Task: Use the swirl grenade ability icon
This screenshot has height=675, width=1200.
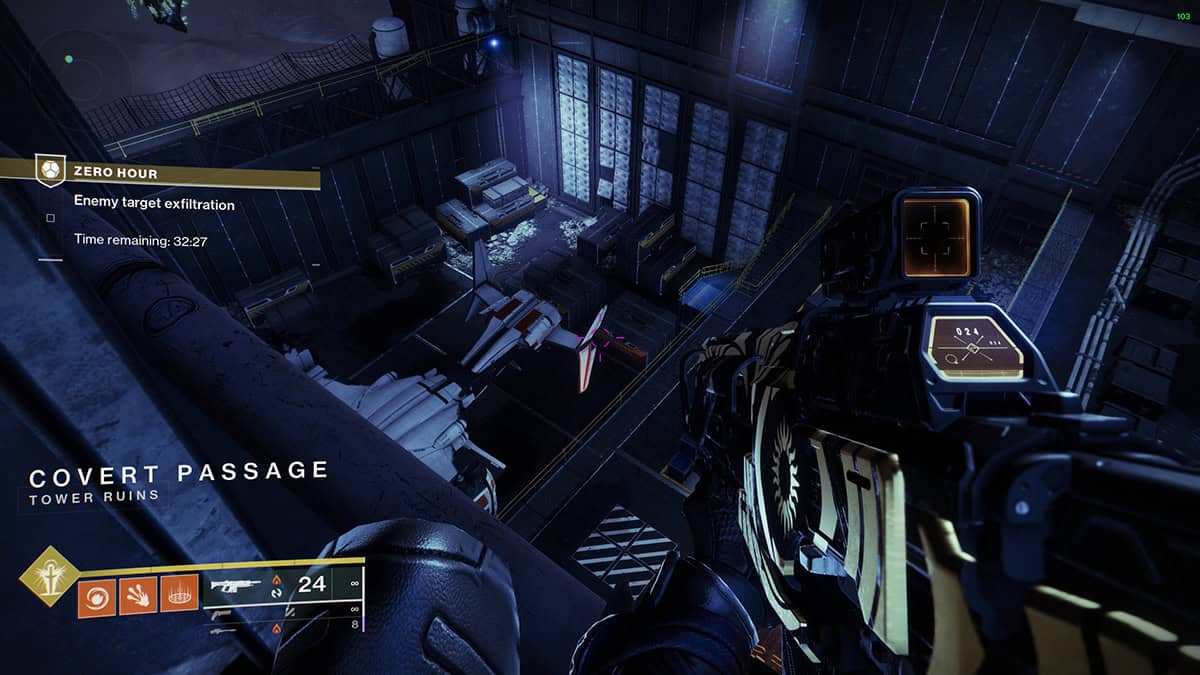Action: coord(96,597)
